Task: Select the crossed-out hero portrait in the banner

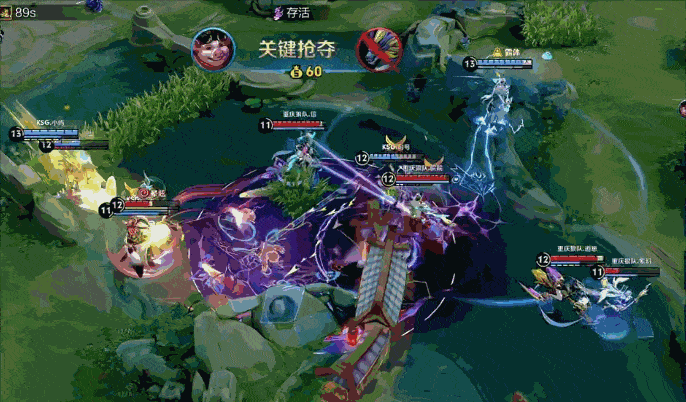Action: tap(380, 48)
